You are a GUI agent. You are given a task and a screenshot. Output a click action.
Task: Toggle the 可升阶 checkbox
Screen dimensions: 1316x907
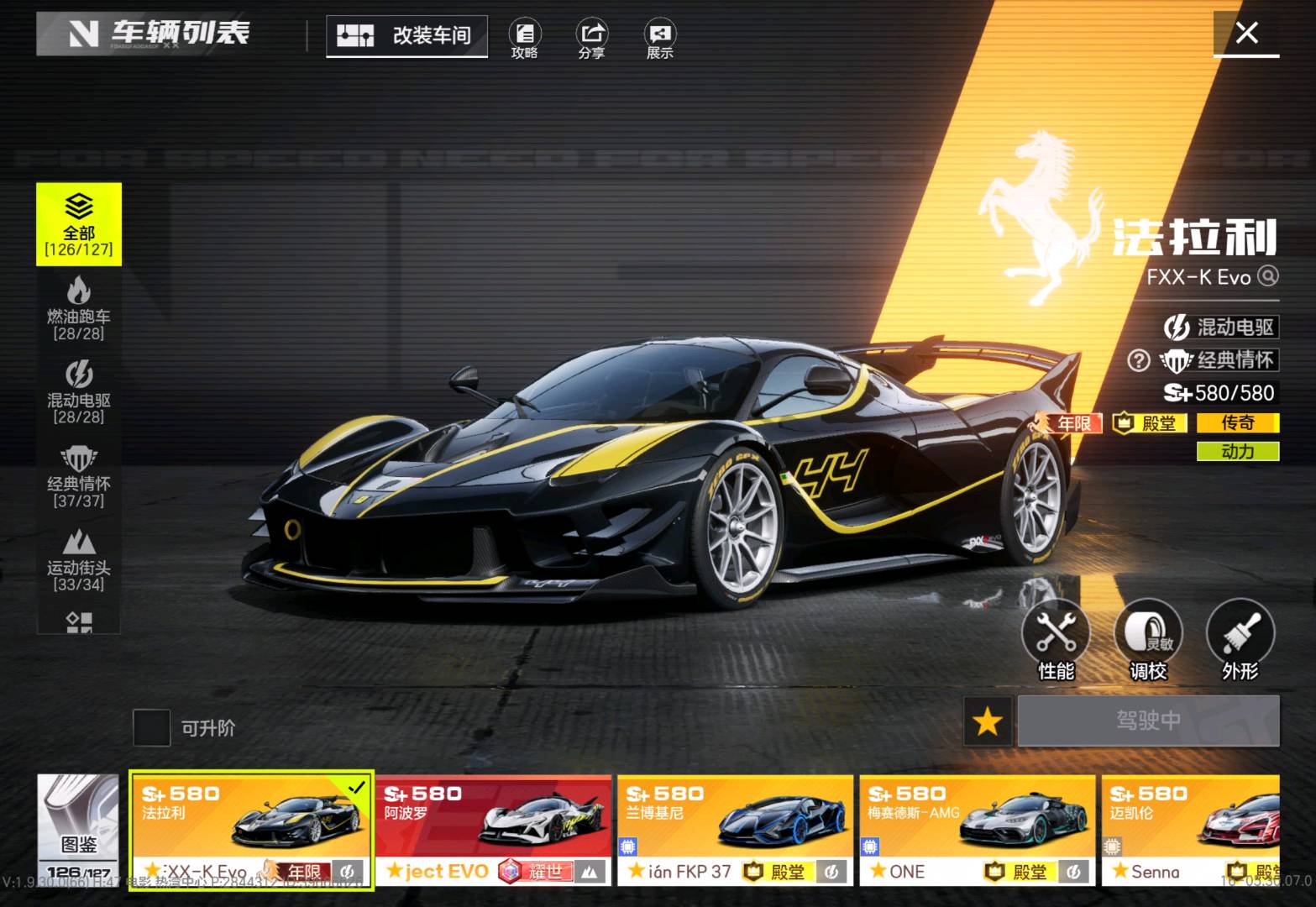coord(152,727)
